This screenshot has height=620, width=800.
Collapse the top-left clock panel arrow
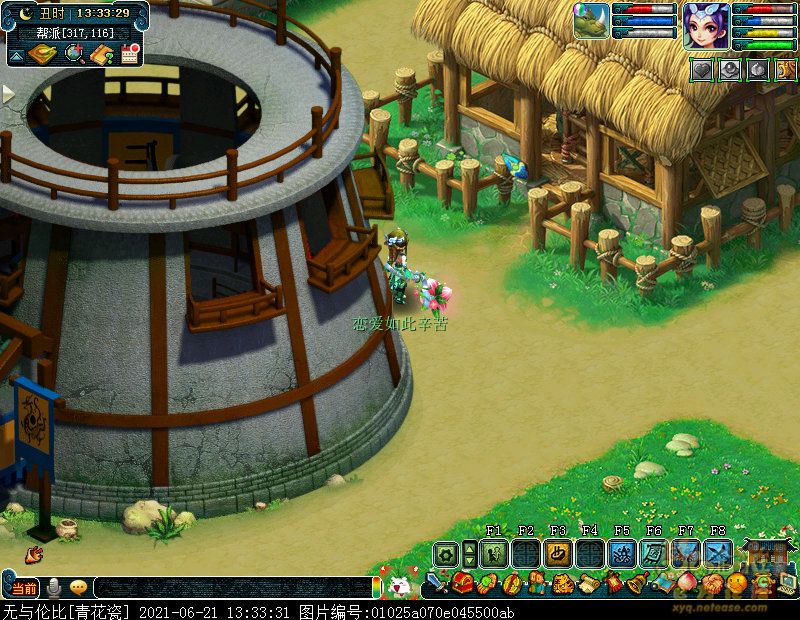(x=17, y=56)
